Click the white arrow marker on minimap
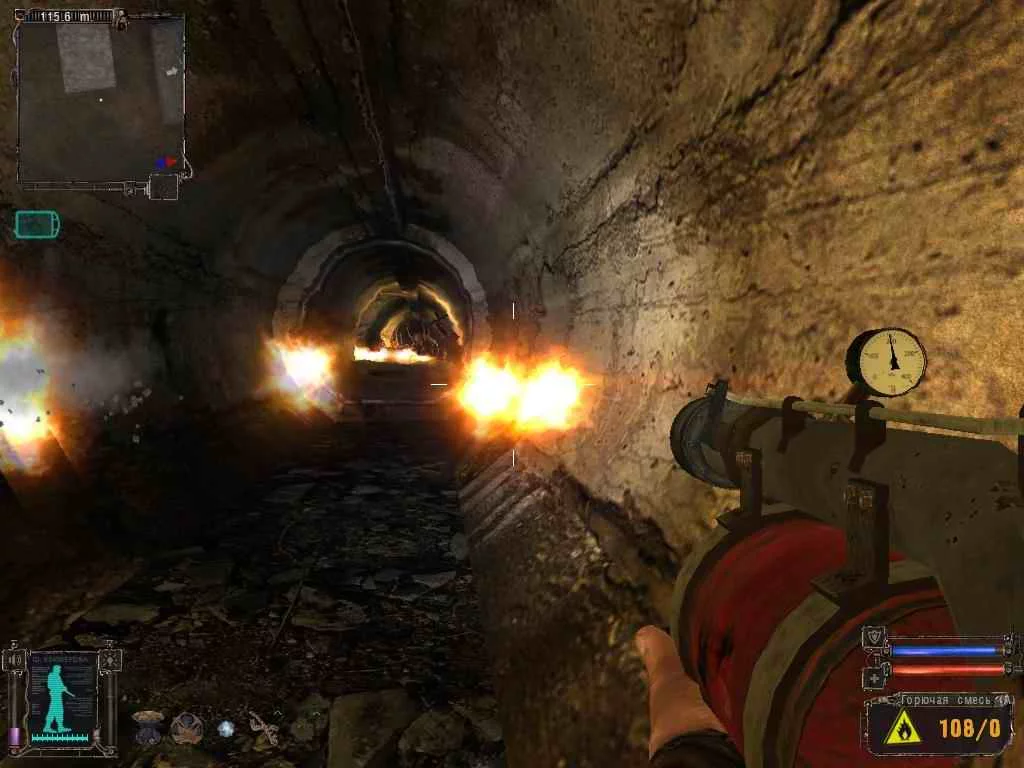The width and height of the screenshot is (1024, 768). 171,72
